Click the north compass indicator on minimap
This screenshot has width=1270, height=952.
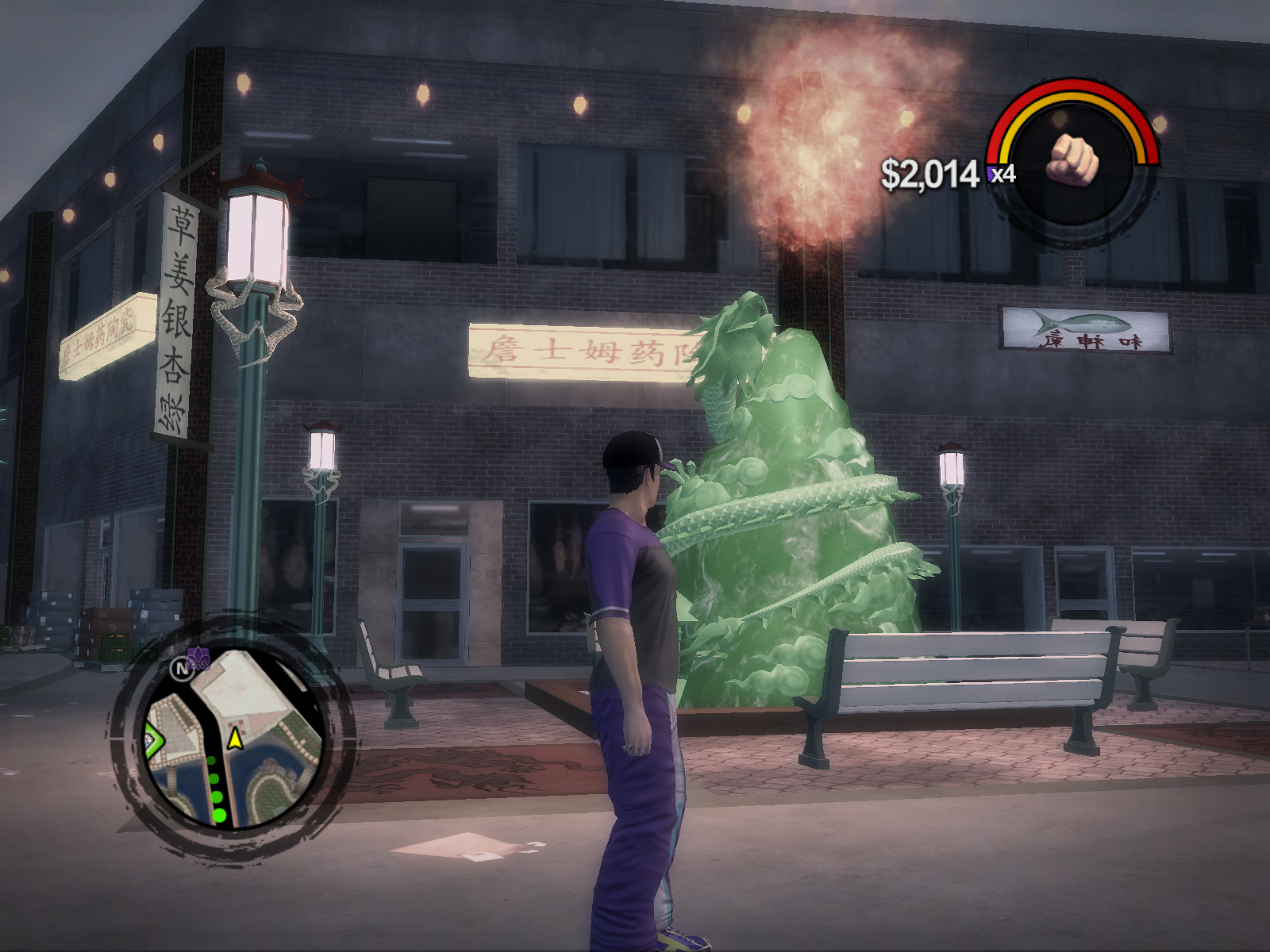pos(181,668)
